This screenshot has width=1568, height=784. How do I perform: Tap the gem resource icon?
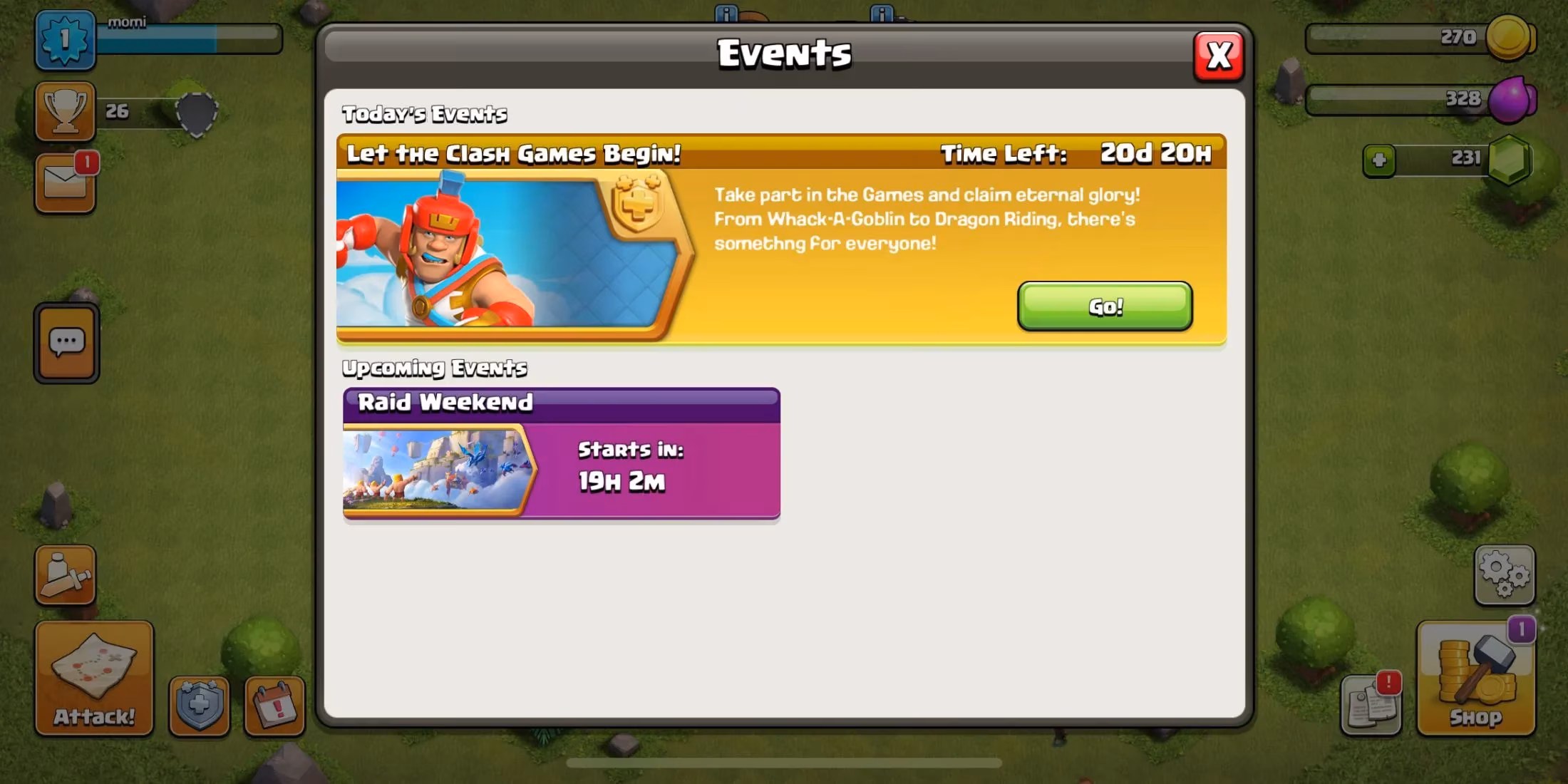(x=1511, y=160)
